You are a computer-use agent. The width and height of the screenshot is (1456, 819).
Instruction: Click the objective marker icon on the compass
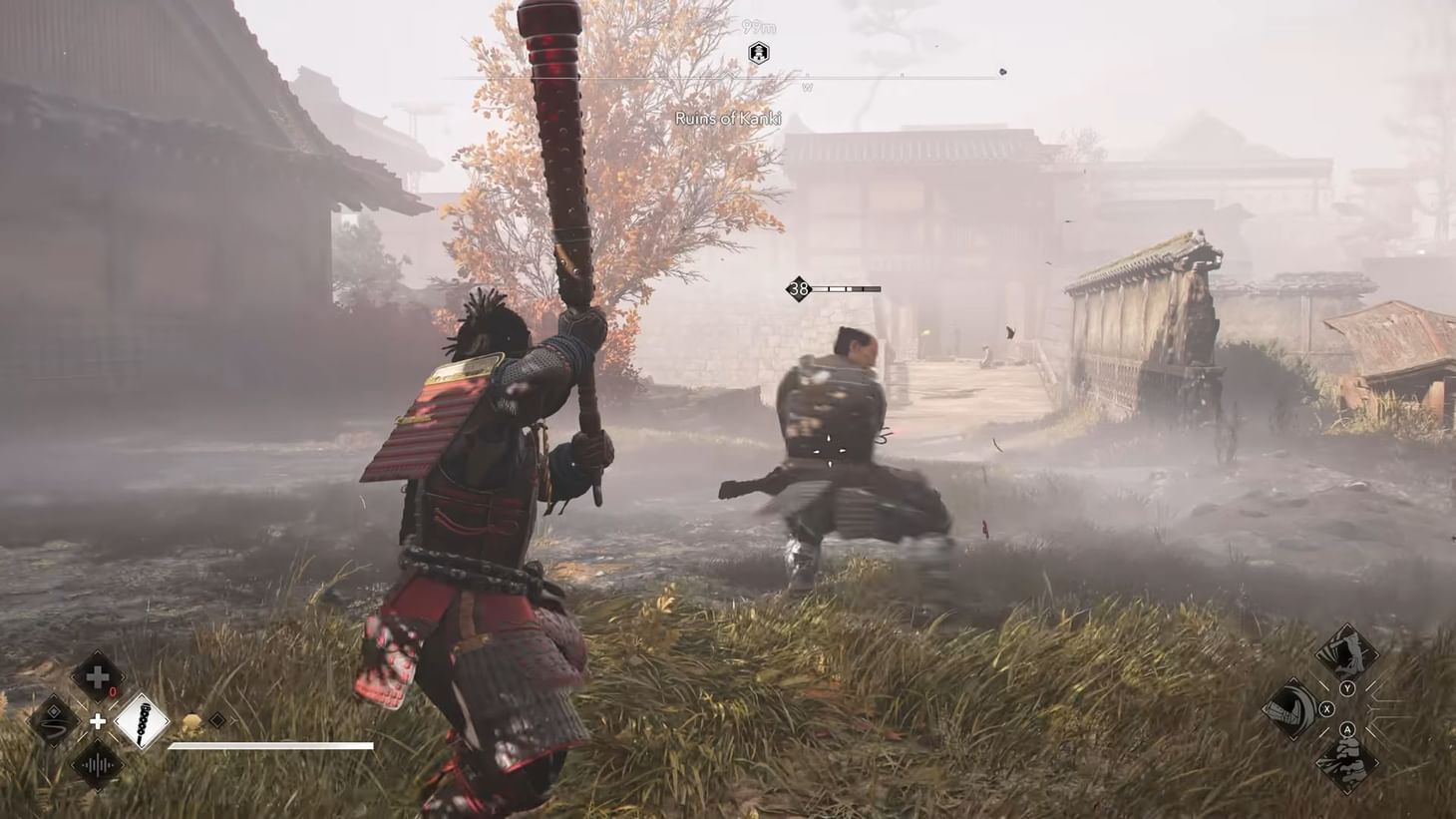759,52
